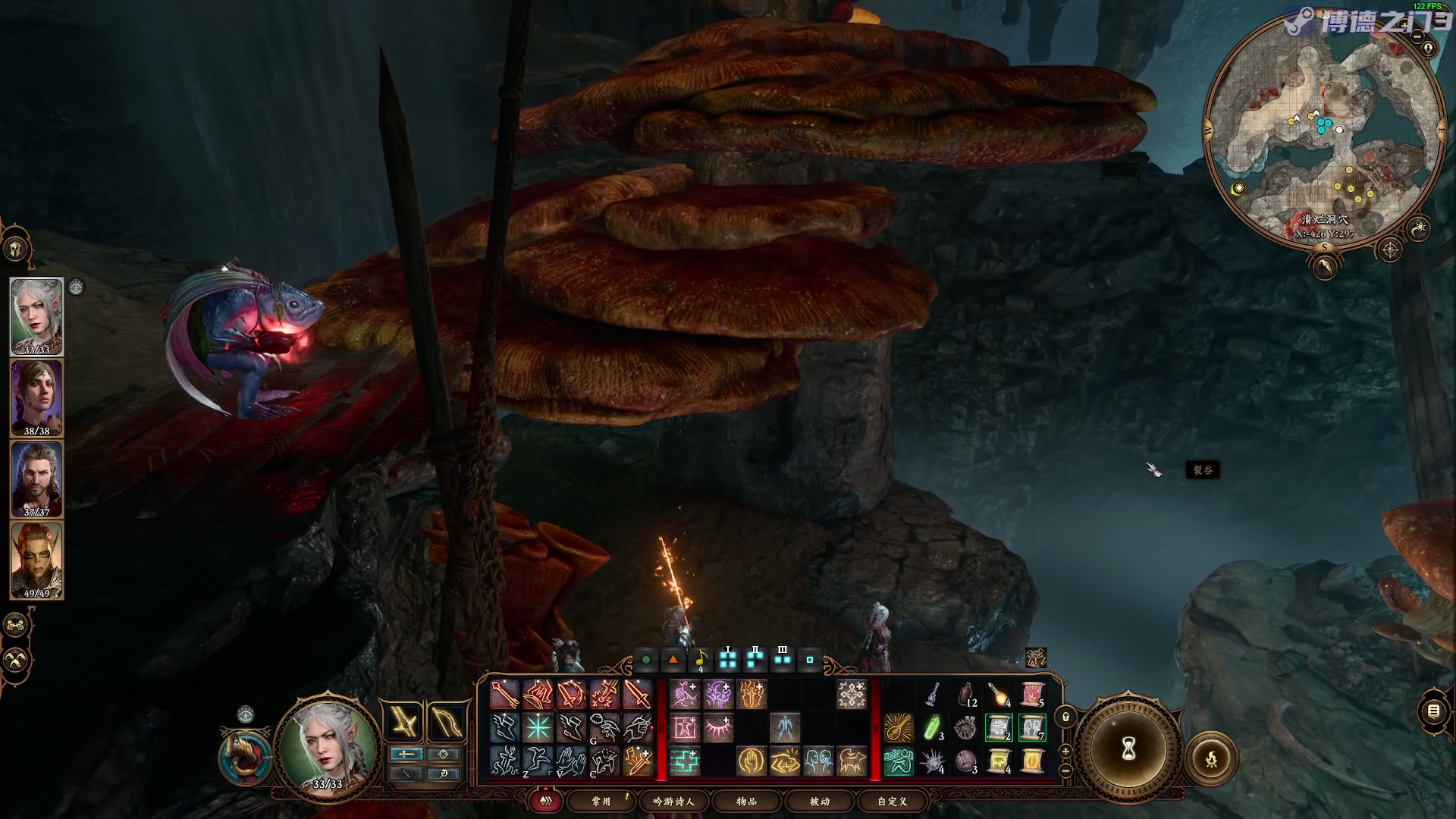Viewport: 1456px width, 819px height.
Task: Open the 被动 passives tab
Action: point(819,801)
